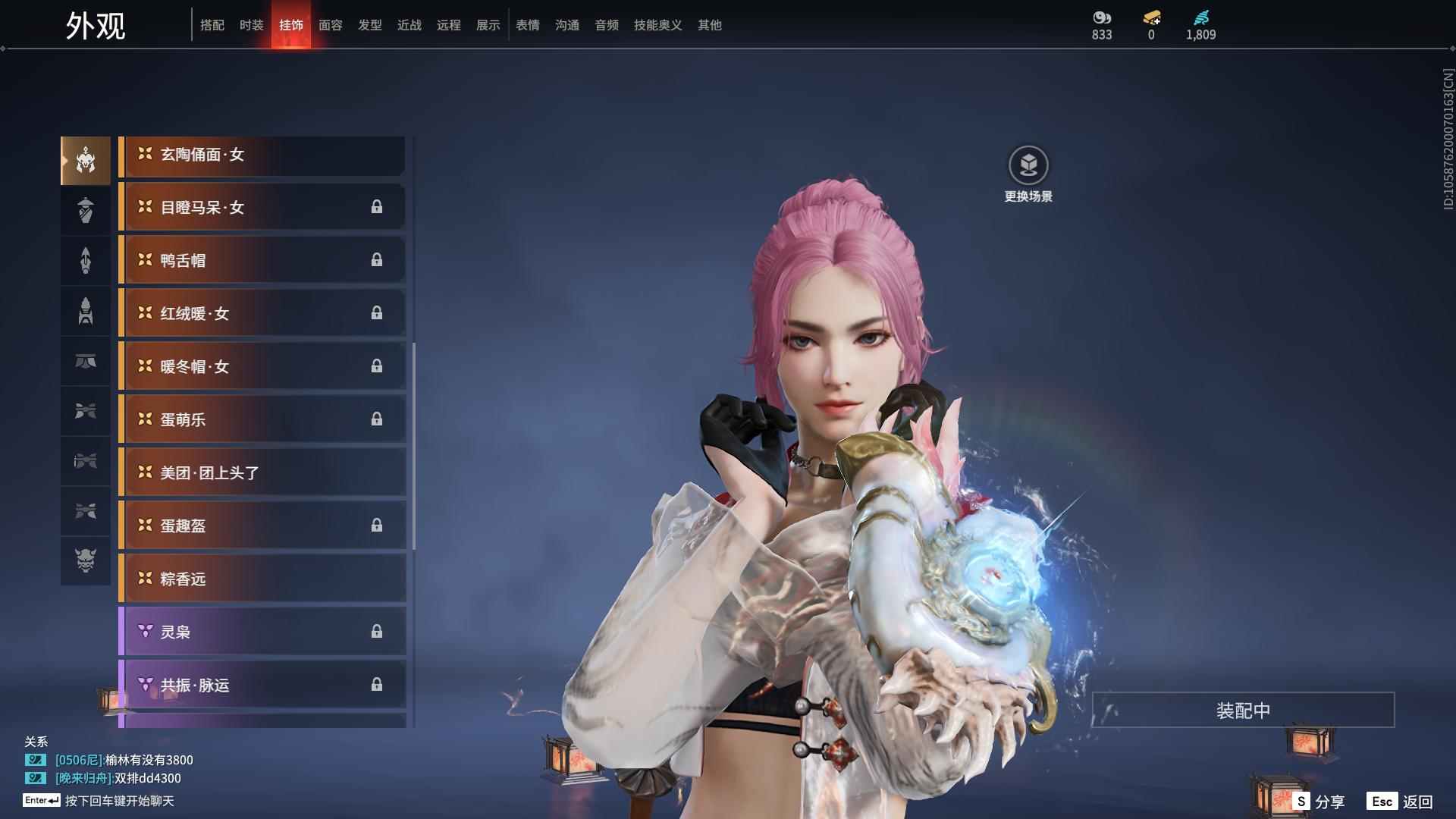Go to the 发型 tab
The width and height of the screenshot is (1456, 819).
(369, 25)
